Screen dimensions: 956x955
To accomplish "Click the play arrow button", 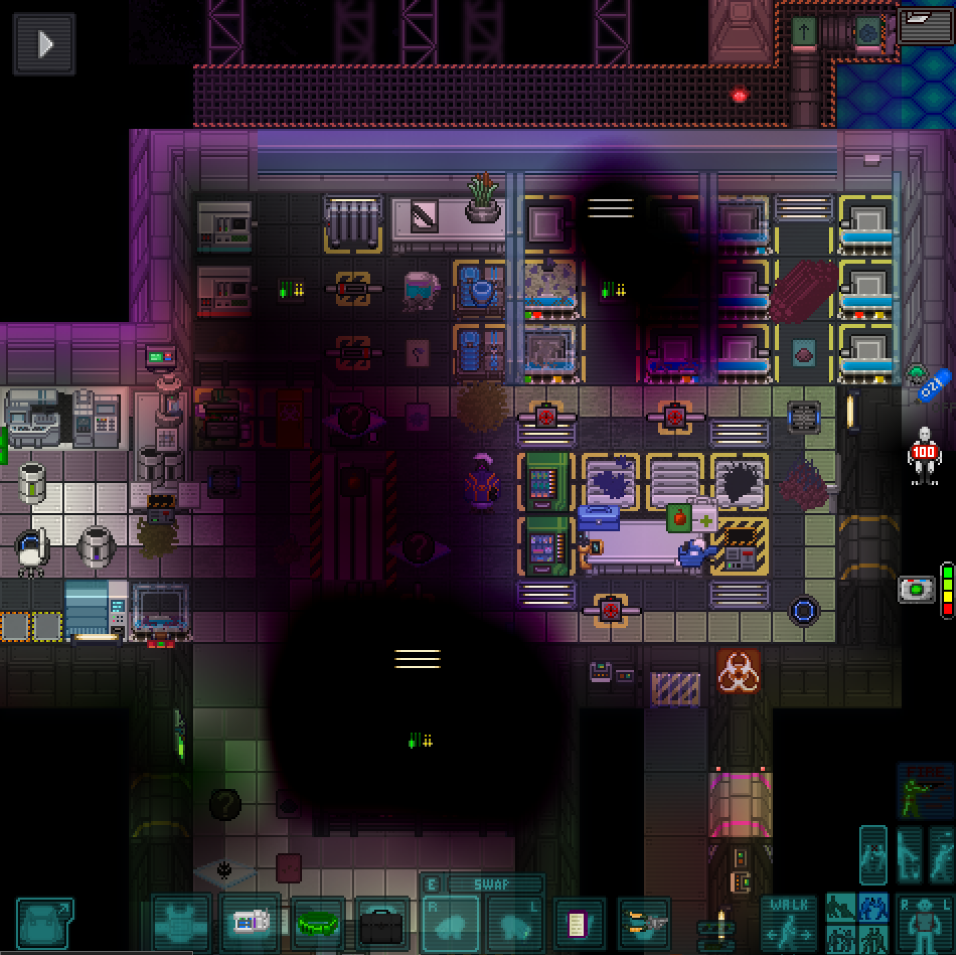I will click(44, 44).
